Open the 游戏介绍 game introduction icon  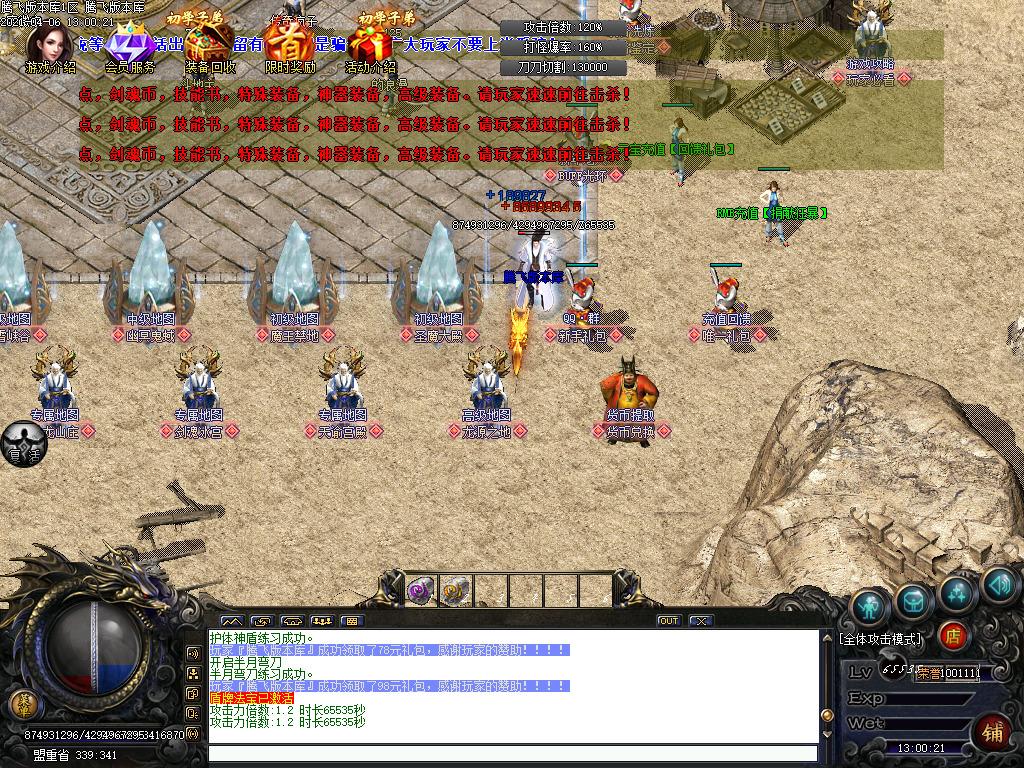tap(48, 44)
